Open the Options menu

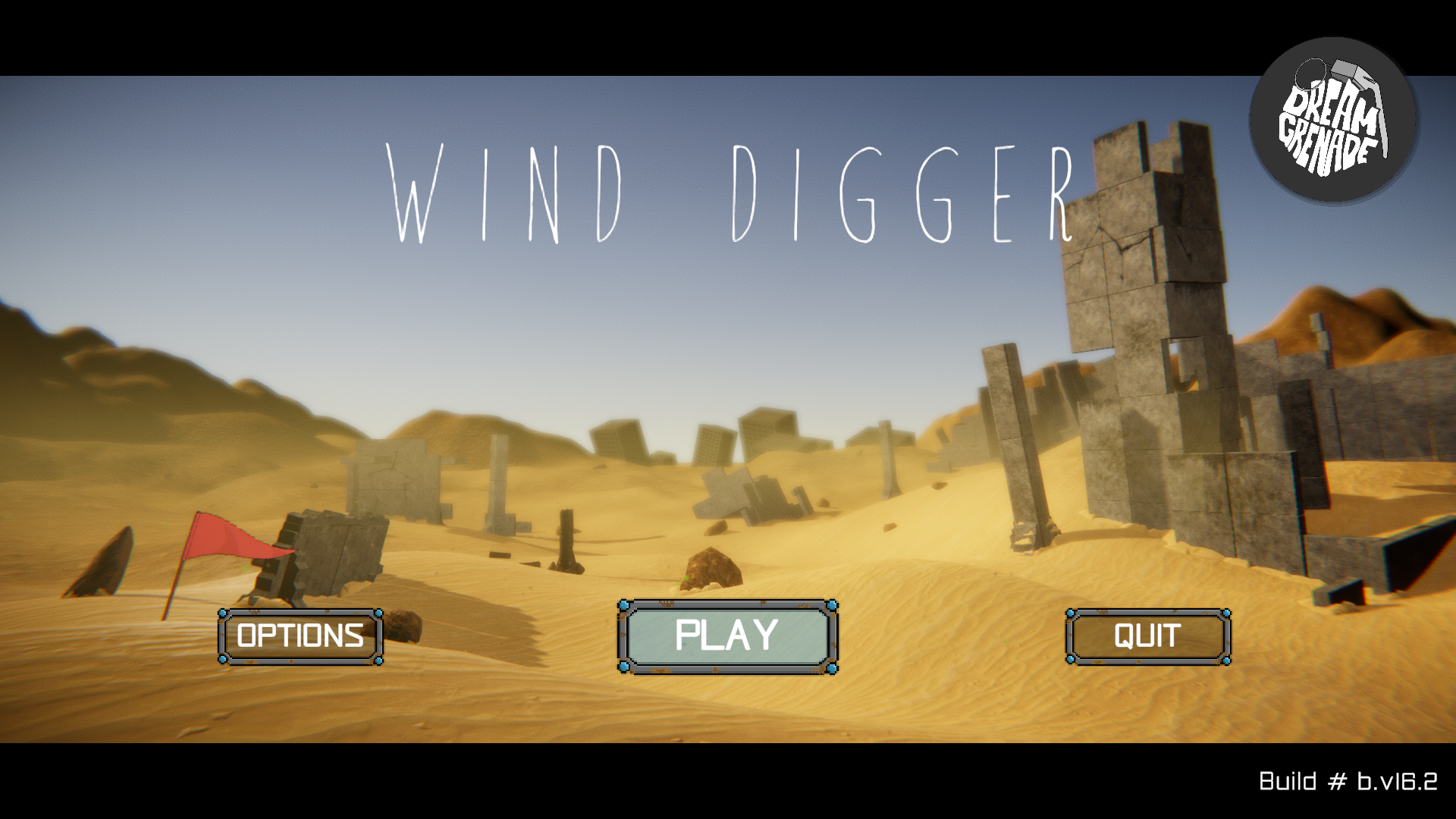click(x=300, y=636)
